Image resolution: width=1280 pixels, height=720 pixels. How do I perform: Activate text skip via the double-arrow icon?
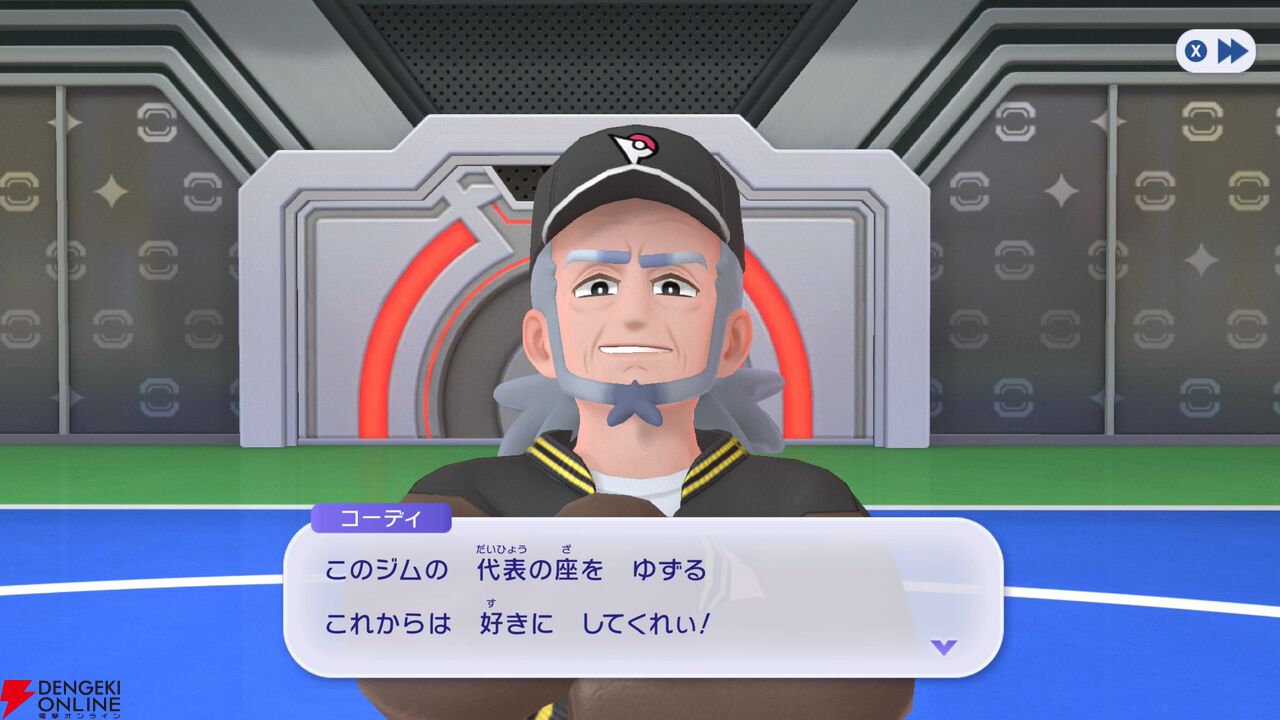(1232, 51)
